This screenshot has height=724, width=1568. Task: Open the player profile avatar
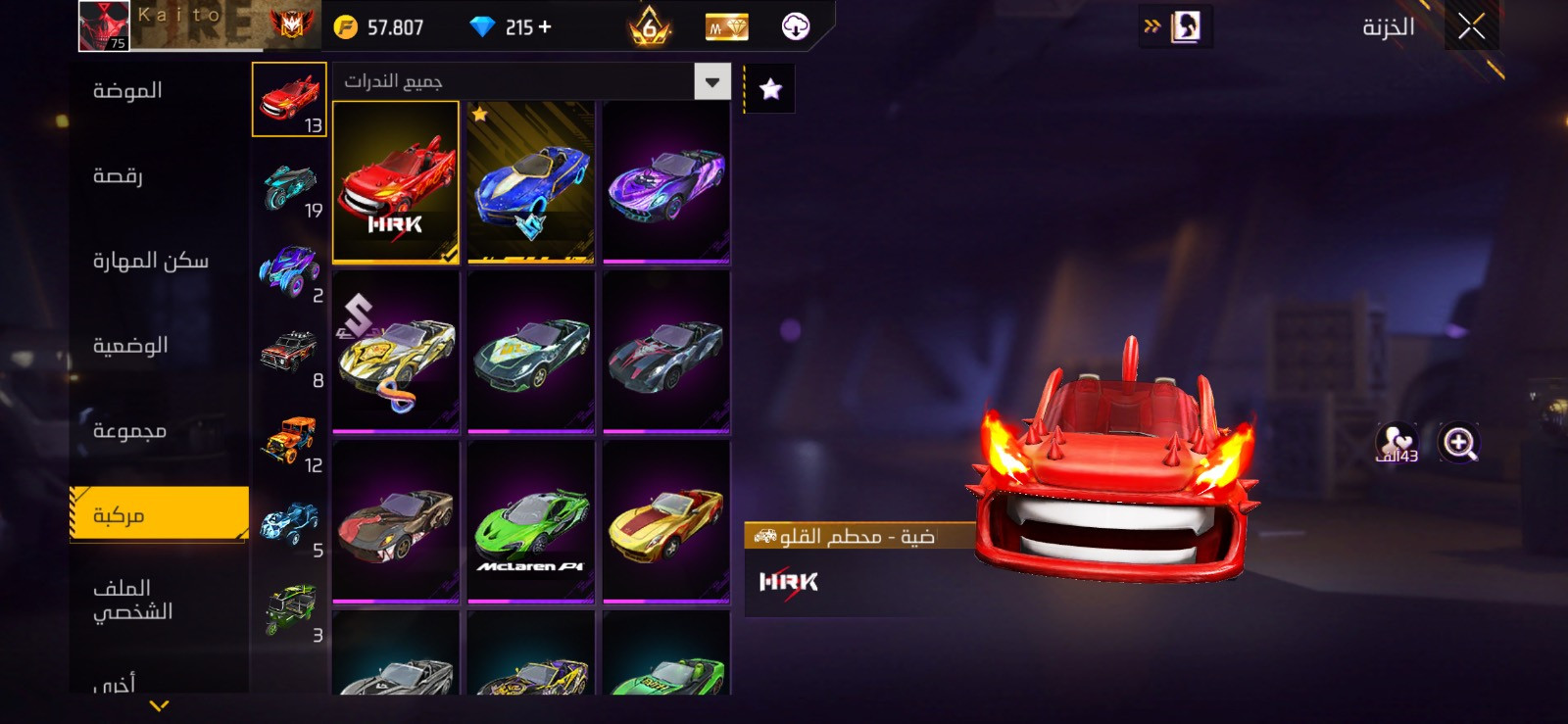point(104,25)
